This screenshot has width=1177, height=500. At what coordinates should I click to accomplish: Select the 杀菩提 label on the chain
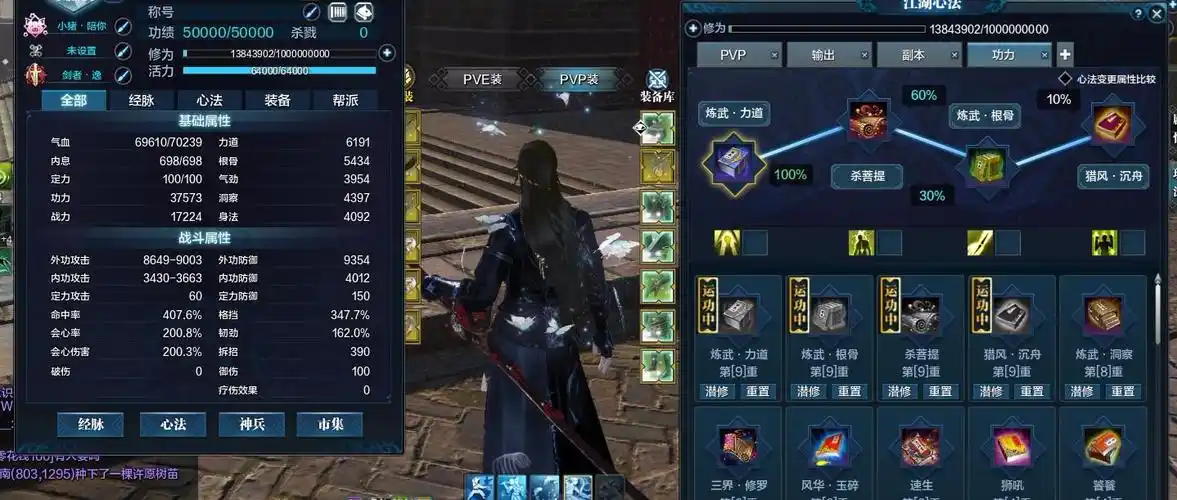pos(866,177)
